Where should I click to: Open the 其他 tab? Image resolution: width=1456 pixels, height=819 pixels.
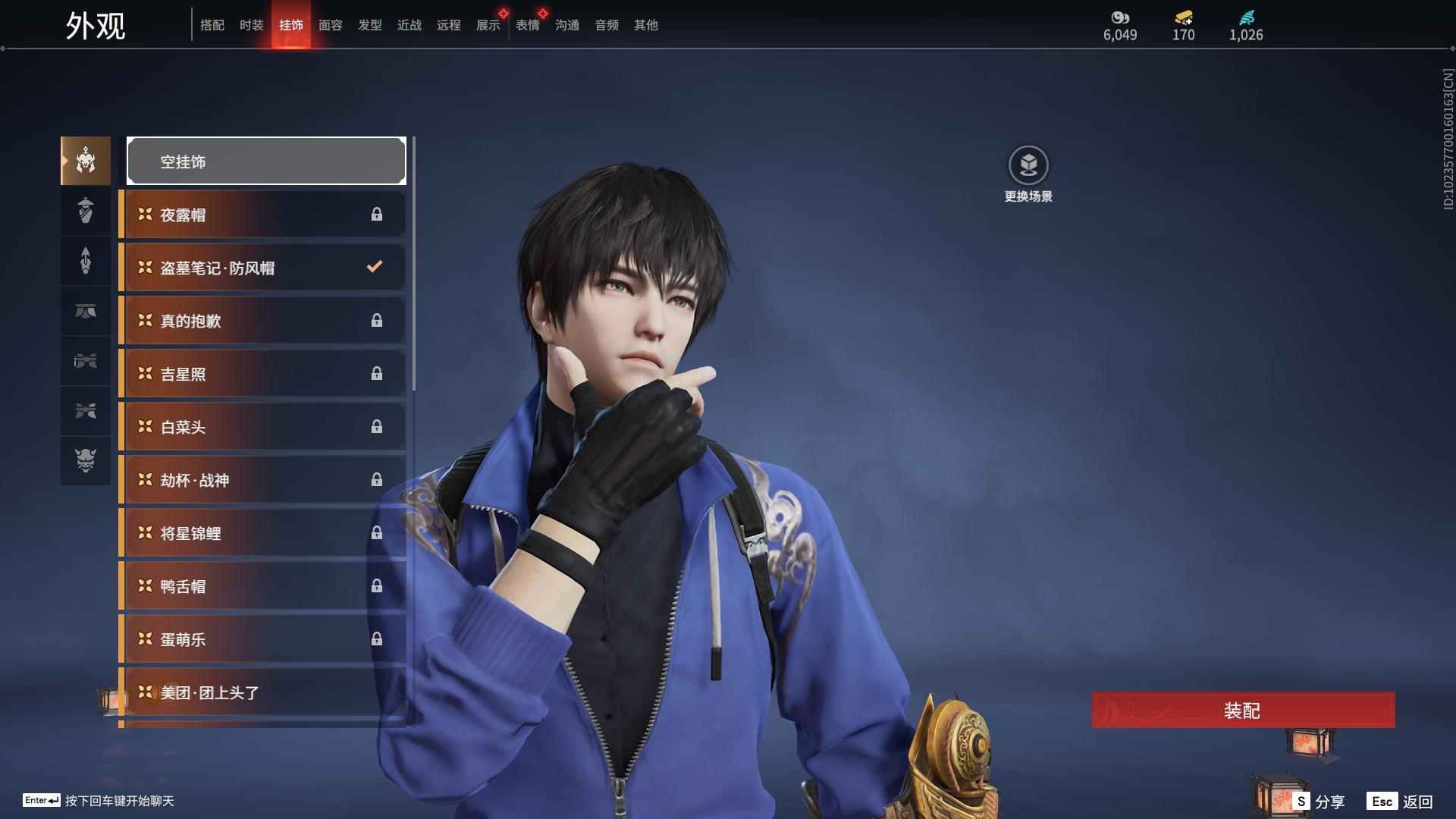click(x=646, y=25)
